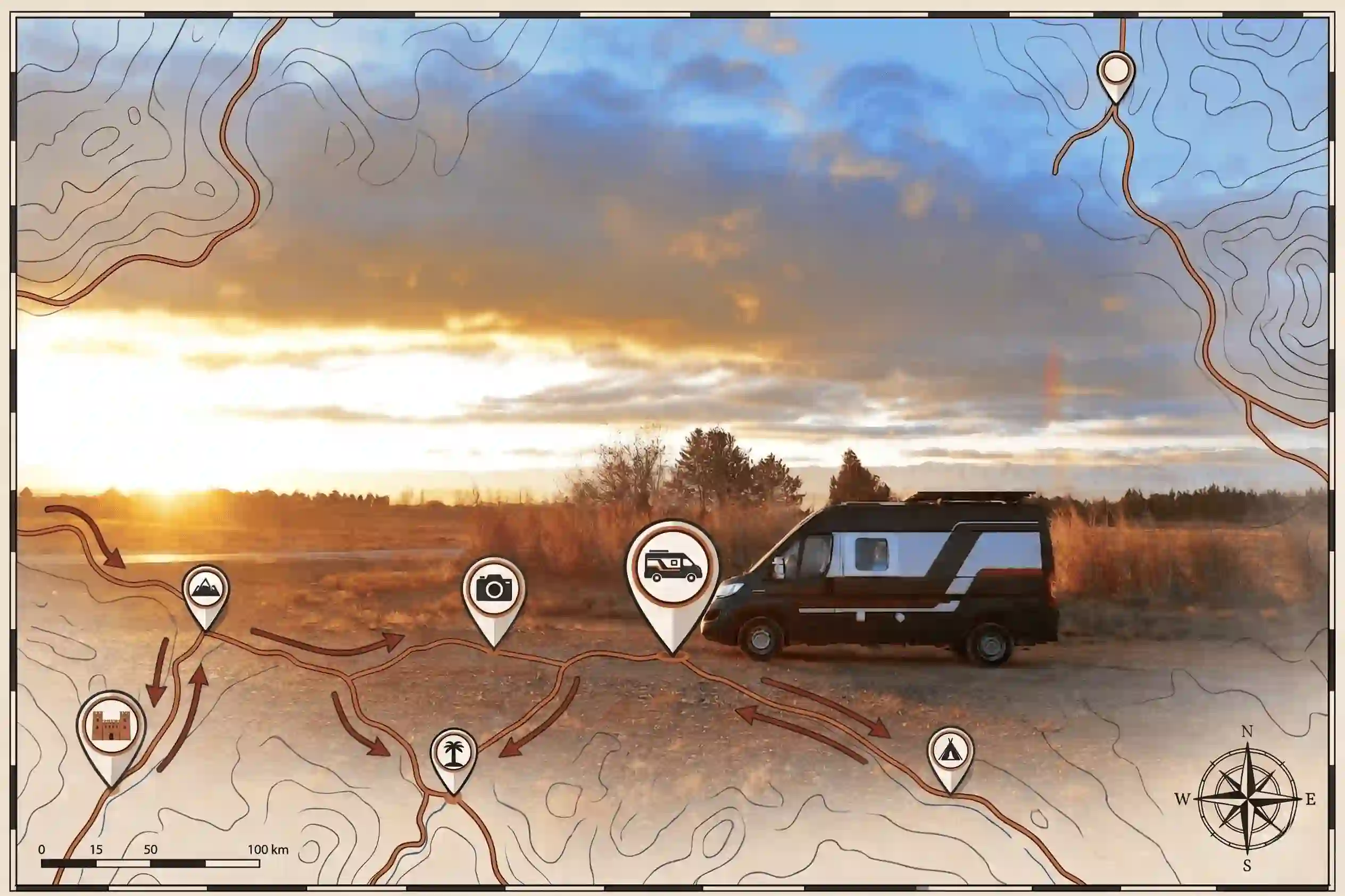
Task: Open the castle map marker
Action: [111, 726]
